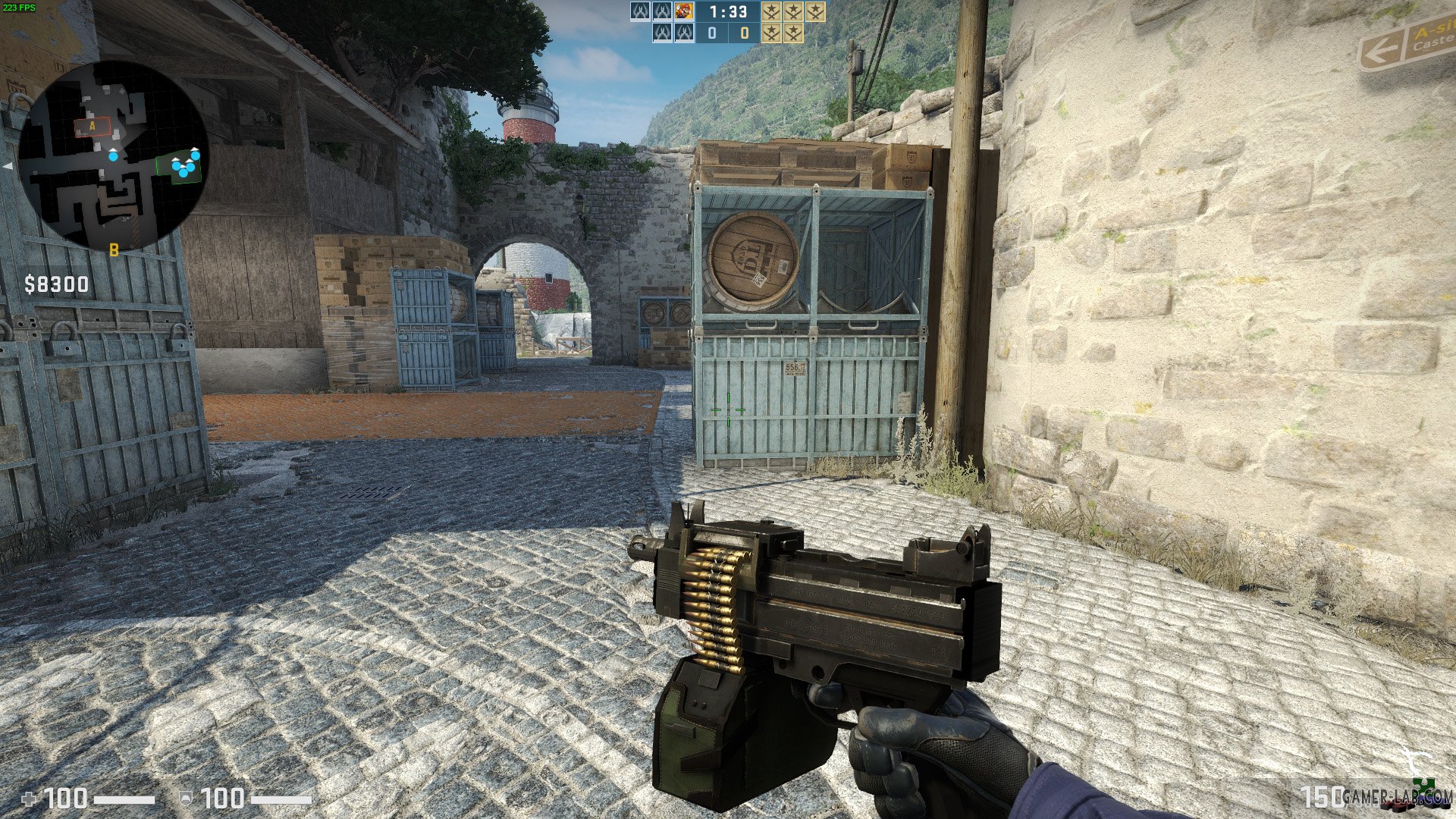Click the first round-win star emblem

pyautogui.click(x=771, y=11)
